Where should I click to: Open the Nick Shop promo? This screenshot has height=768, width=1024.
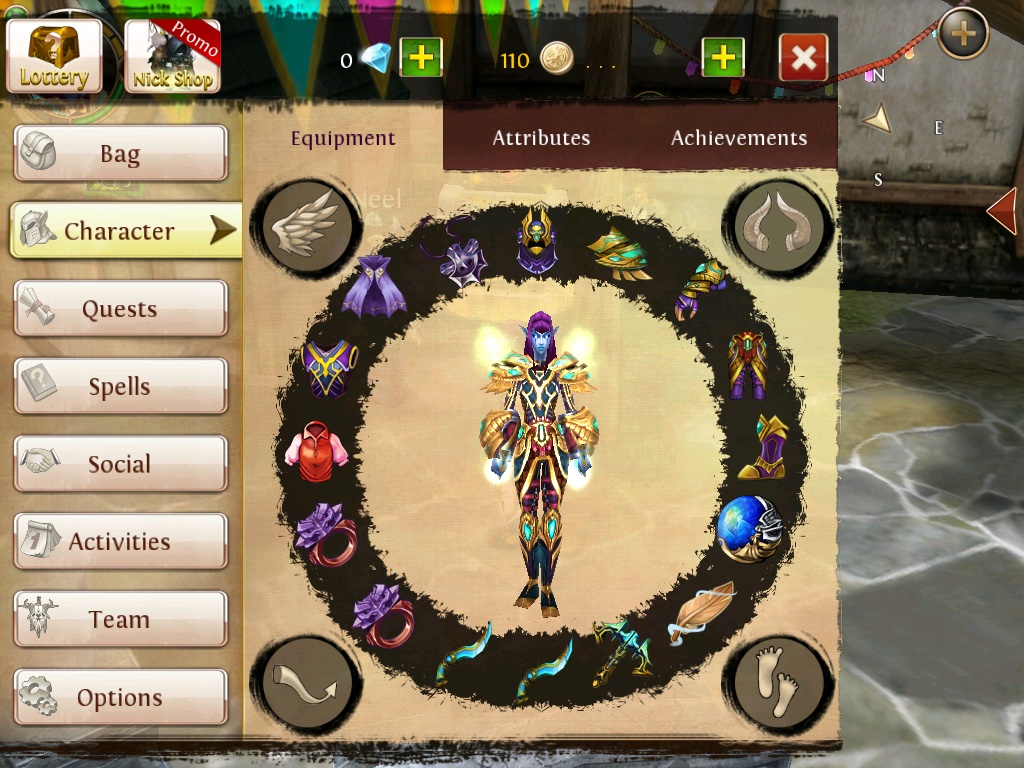coord(173,56)
